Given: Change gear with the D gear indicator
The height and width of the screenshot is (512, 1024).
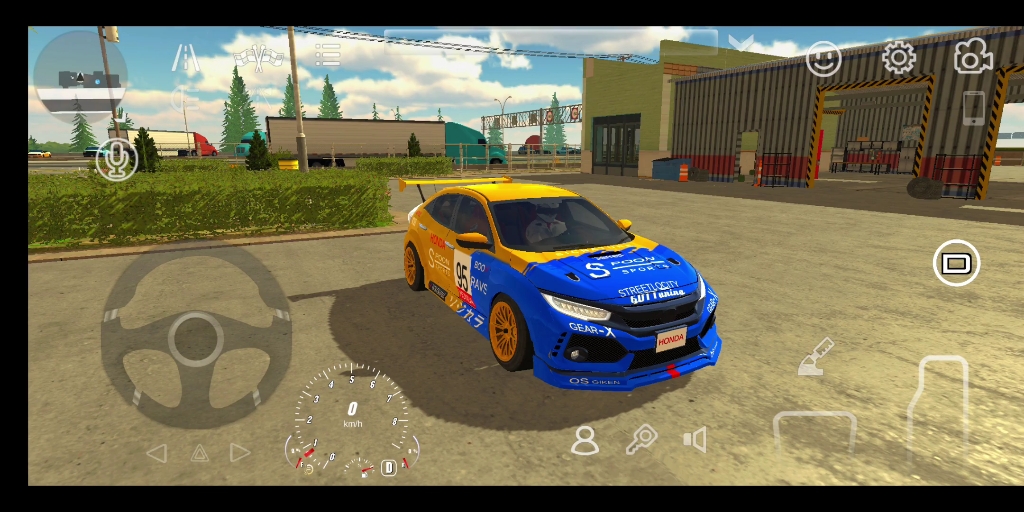Looking at the screenshot, I should [x=389, y=467].
